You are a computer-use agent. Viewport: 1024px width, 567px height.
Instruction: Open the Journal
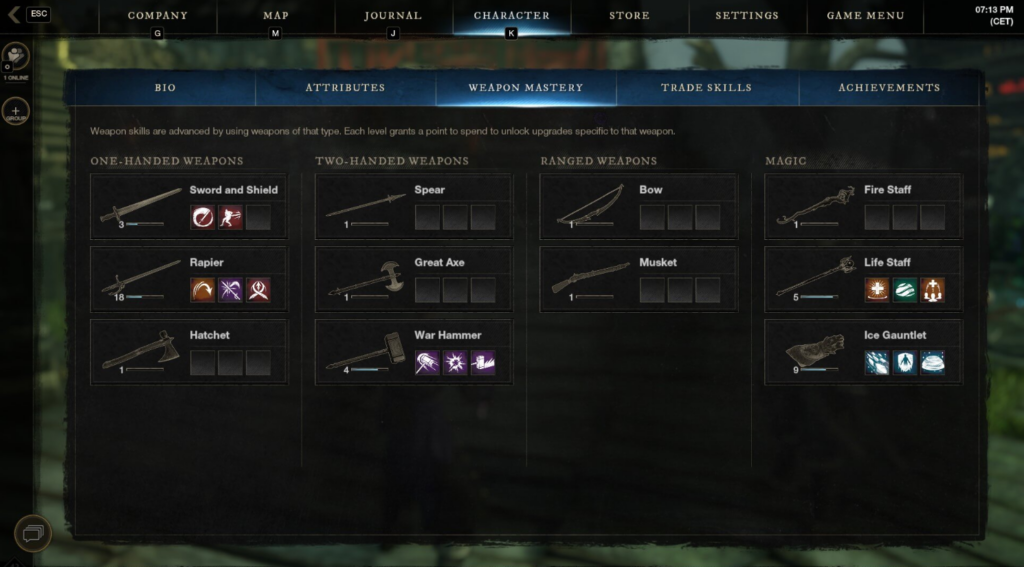[392, 16]
